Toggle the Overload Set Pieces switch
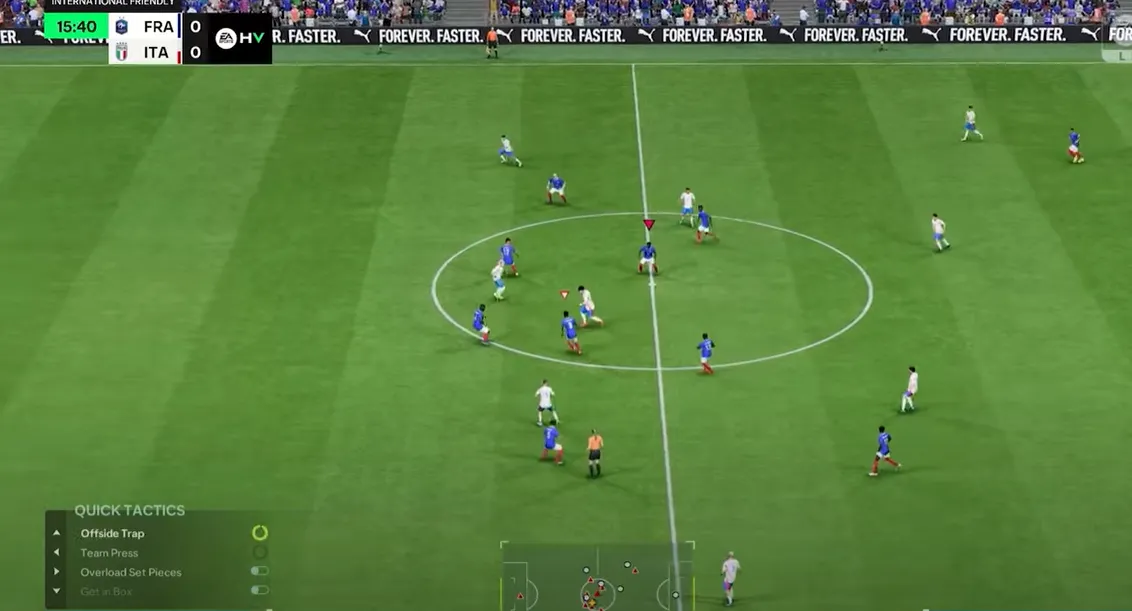 pyautogui.click(x=259, y=571)
